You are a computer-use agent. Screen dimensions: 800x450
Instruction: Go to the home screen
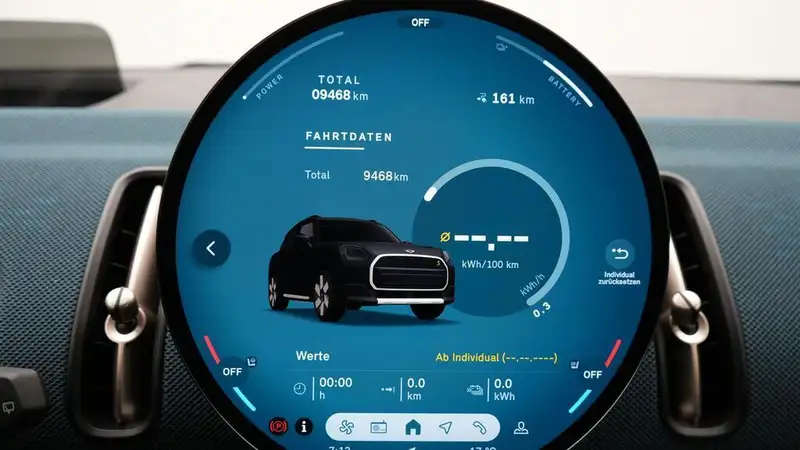point(412,427)
